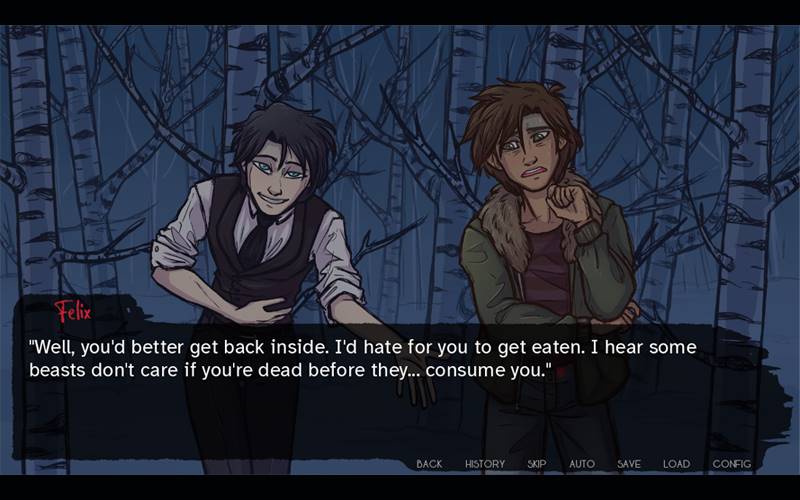This screenshot has width=800, height=500.
Task: Activate Skip to fast-forward dialogue
Action: point(537,464)
